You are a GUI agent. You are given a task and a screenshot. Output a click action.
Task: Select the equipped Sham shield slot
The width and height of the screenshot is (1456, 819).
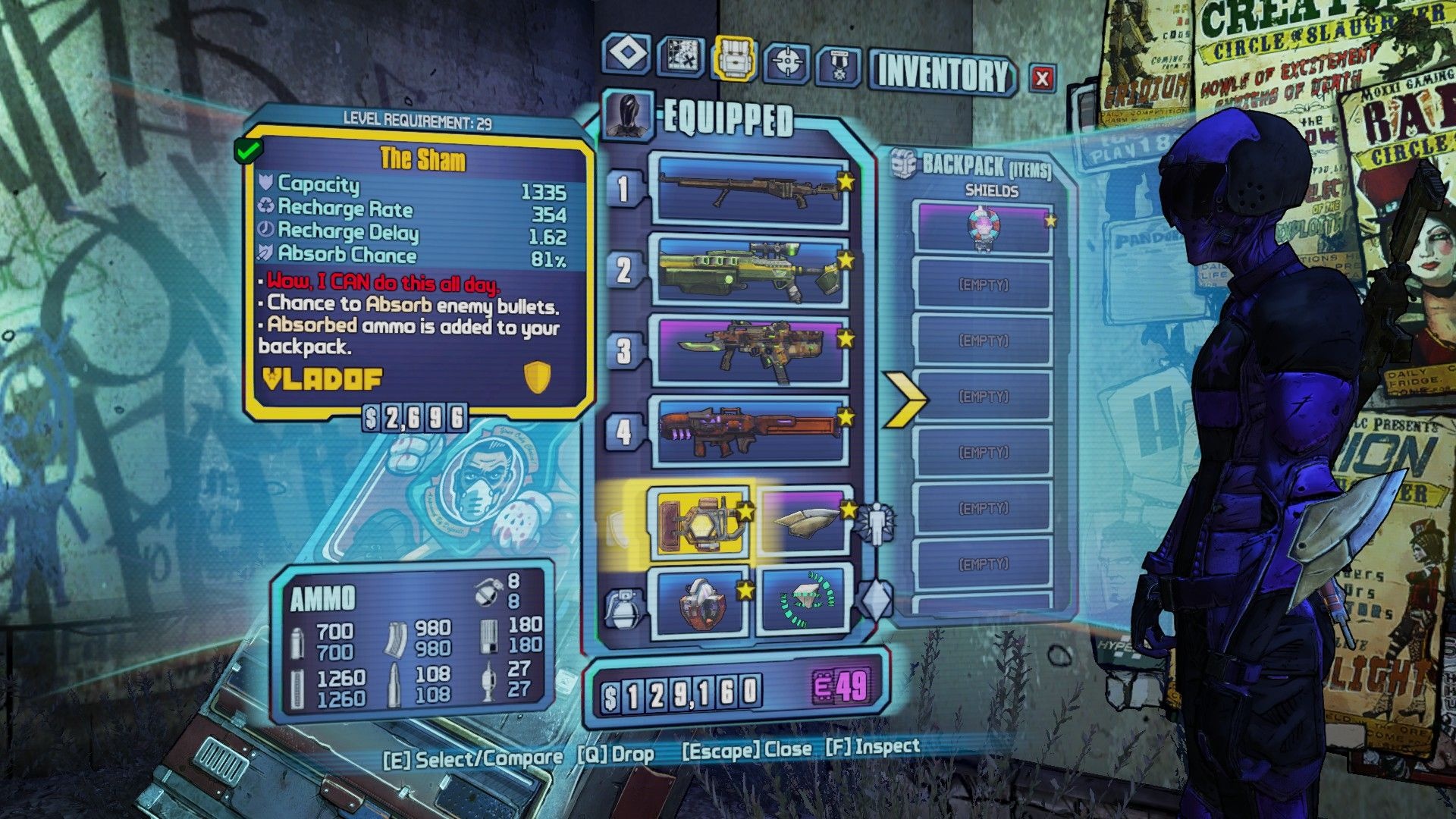click(701, 521)
